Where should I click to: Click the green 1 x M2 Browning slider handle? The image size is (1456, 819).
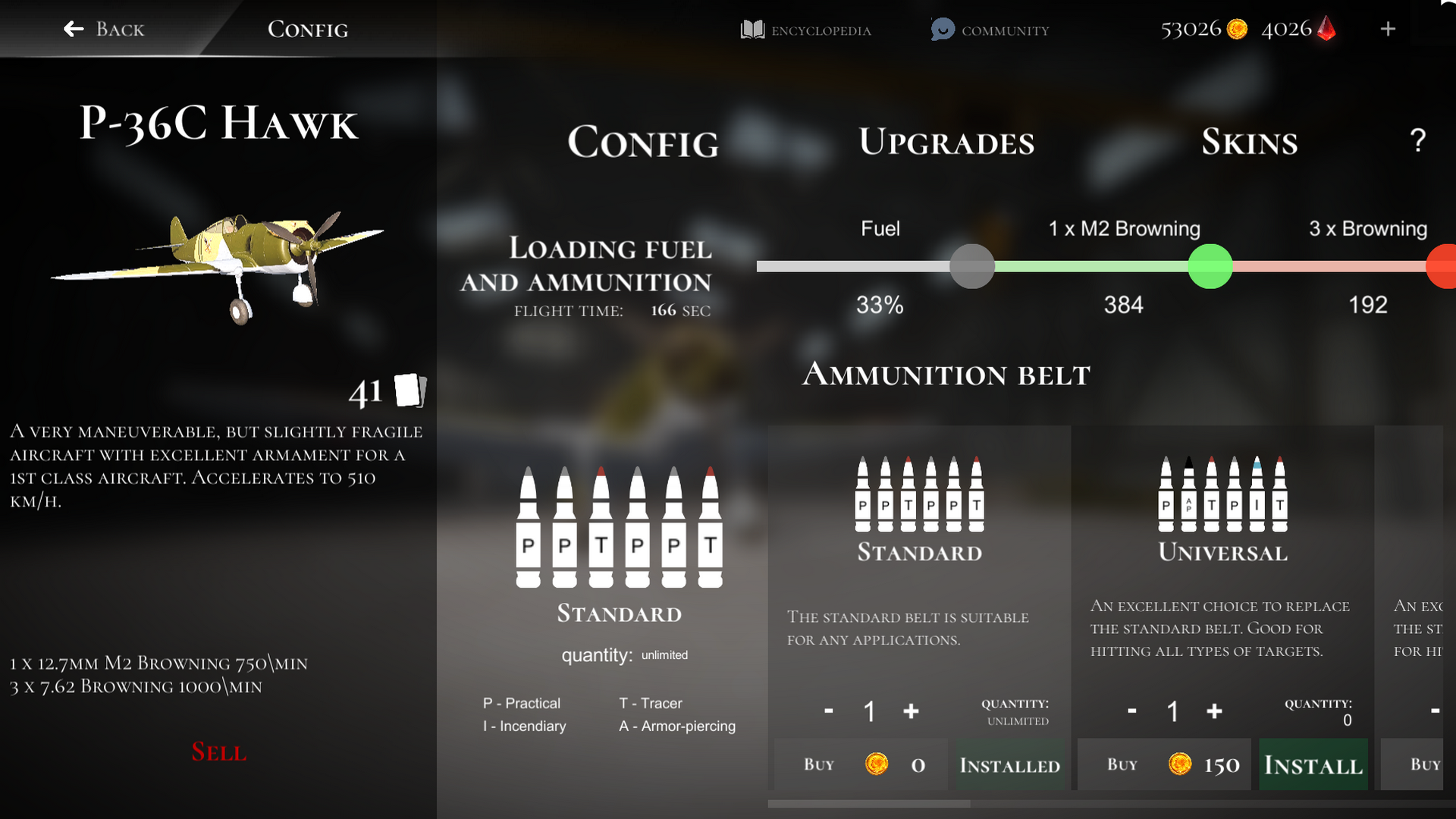pos(1210,266)
